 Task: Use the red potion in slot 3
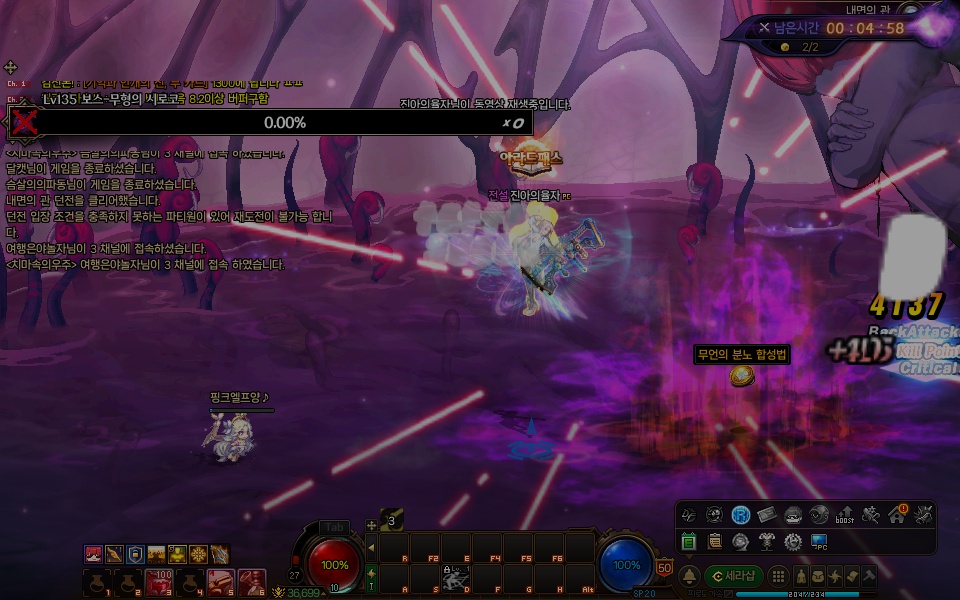click(x=159, y=581)
